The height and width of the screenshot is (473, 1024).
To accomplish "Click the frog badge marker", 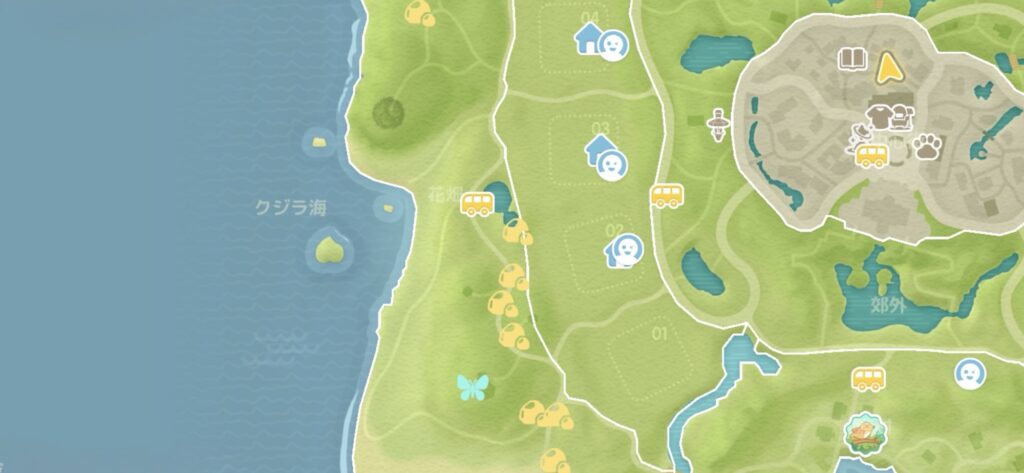I will coord(862,433).
